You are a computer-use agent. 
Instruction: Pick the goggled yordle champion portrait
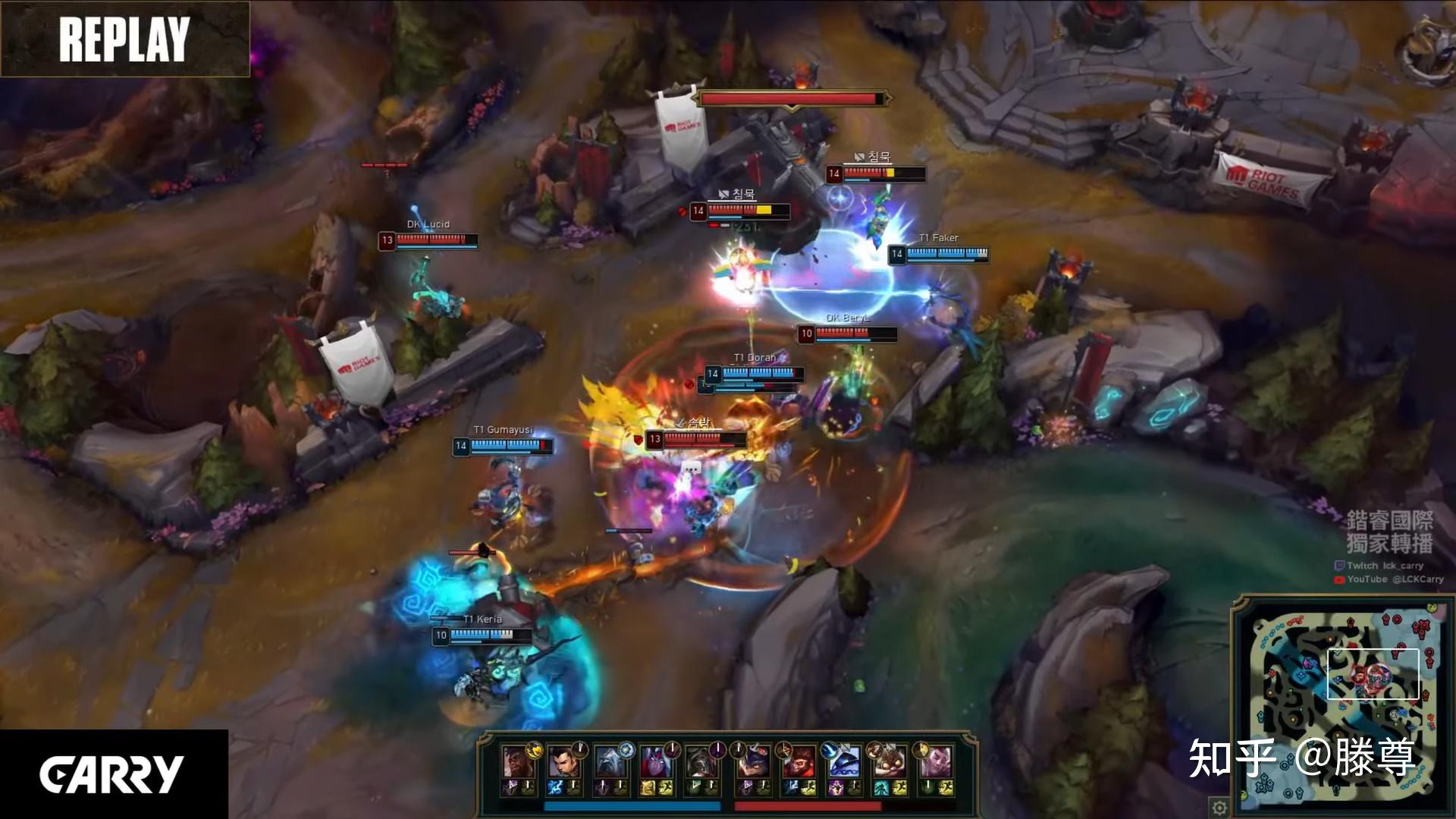[x=889, y=761]
